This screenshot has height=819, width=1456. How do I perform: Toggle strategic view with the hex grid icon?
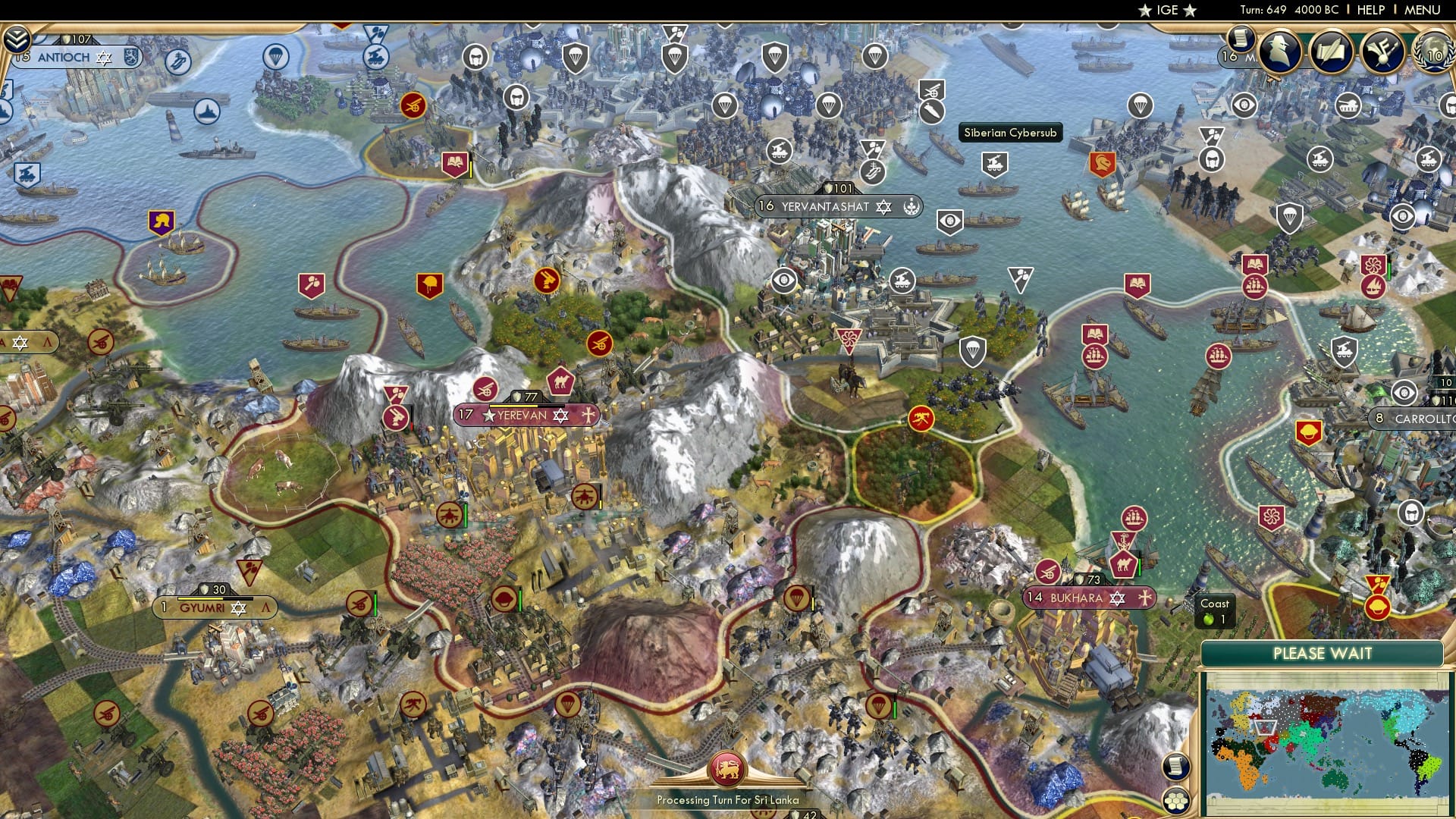tap(1177, 802)
